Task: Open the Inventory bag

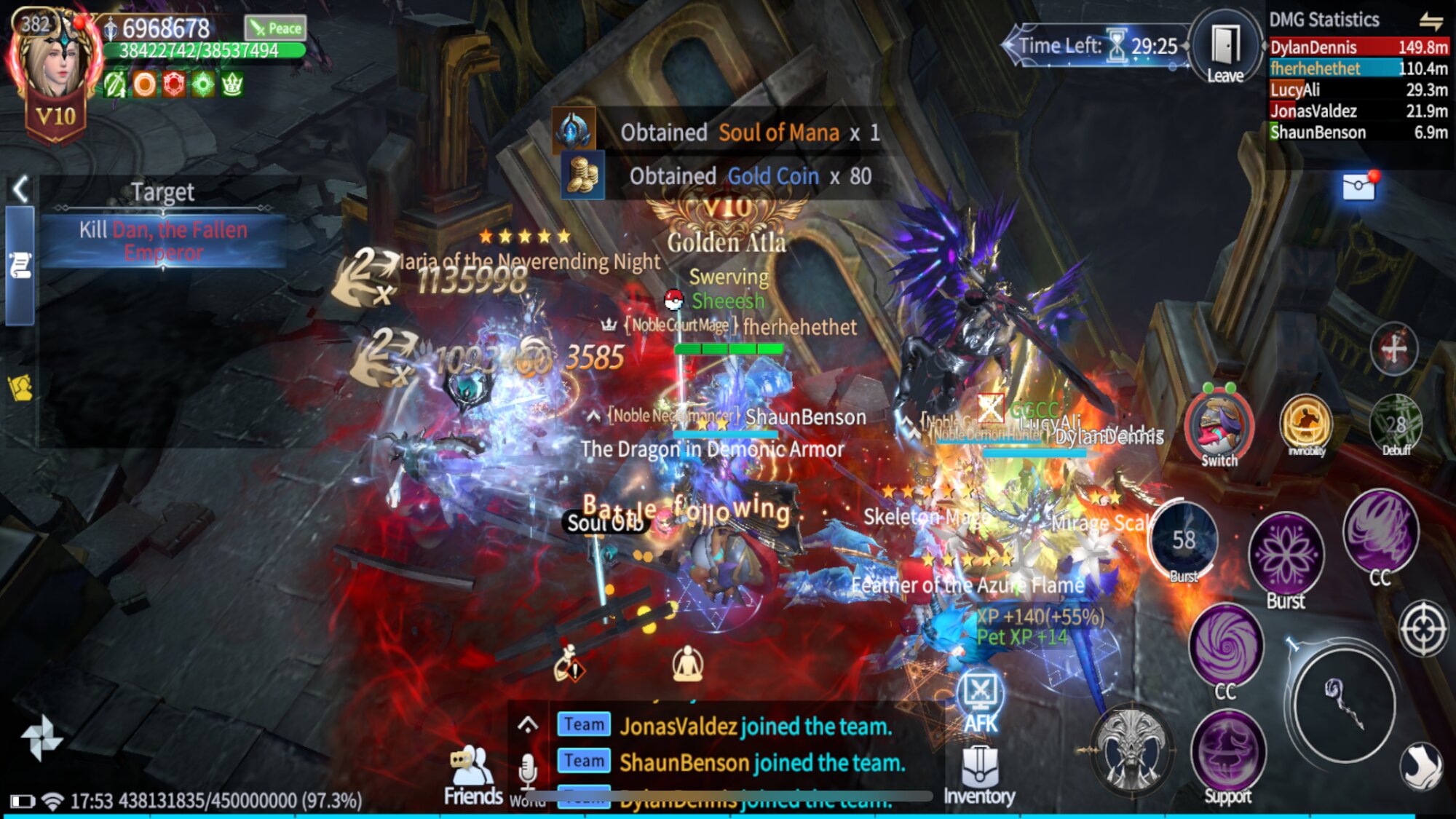Action: [979, 775]
